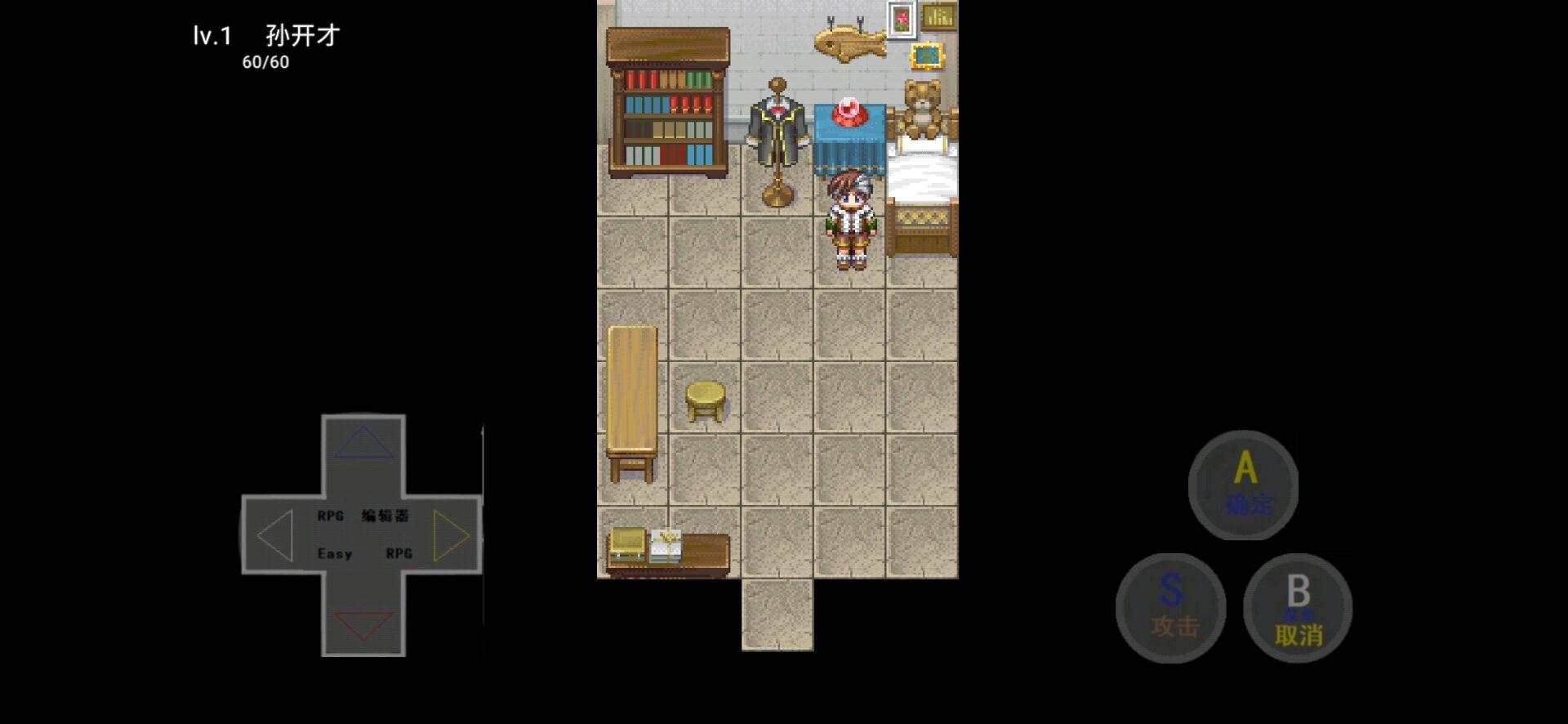
Task: Cancel with the B 取消 button
Action: (x=1298, y=609)
